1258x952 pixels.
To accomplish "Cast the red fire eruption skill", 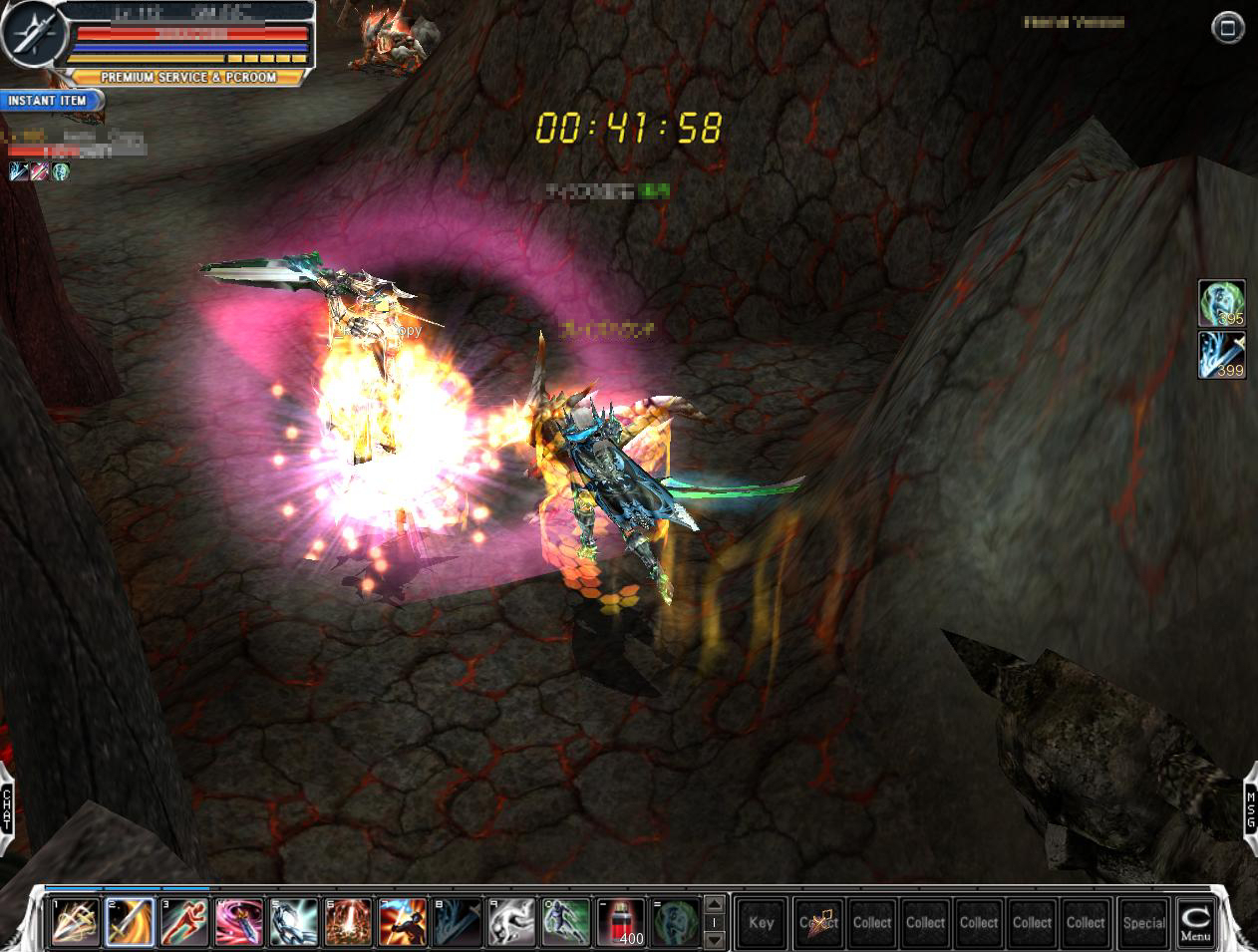I will [x=348, y=922].
